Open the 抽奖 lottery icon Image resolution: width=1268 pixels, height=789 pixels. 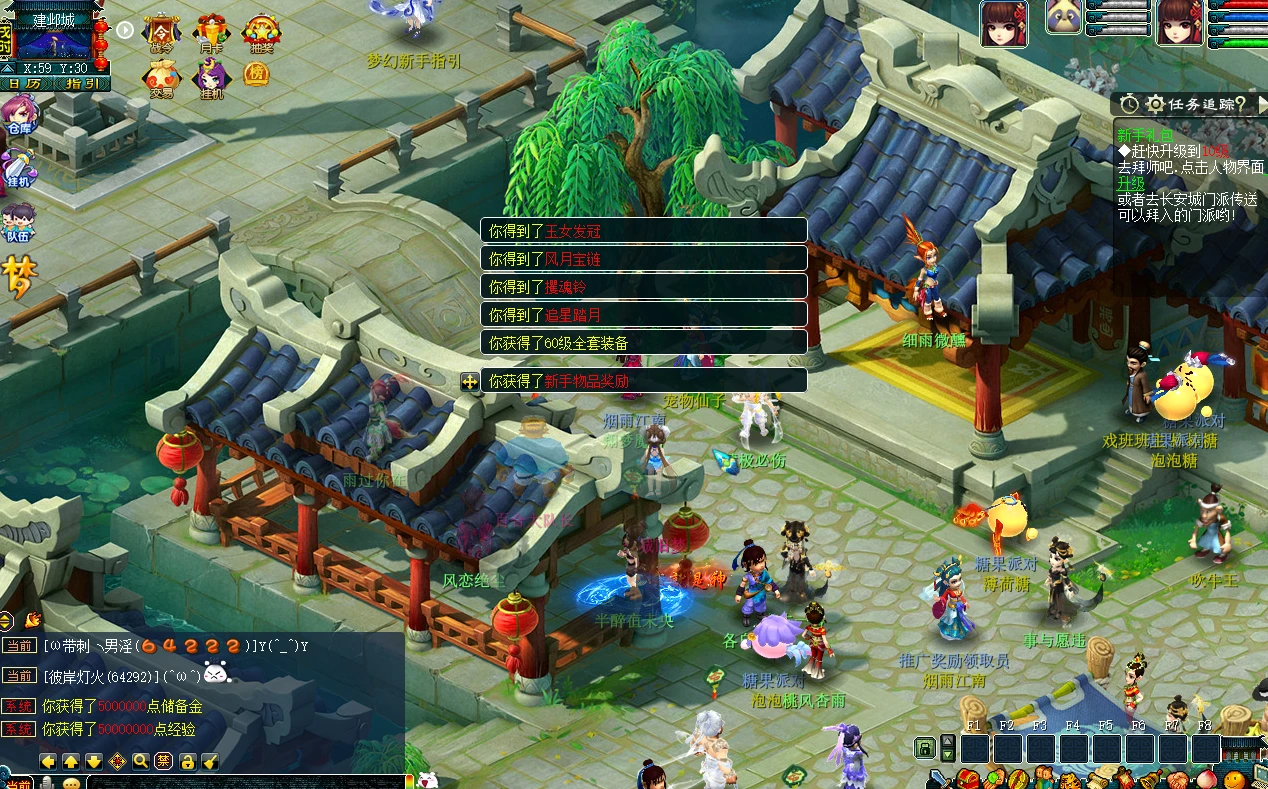click(x=261, y=33)
